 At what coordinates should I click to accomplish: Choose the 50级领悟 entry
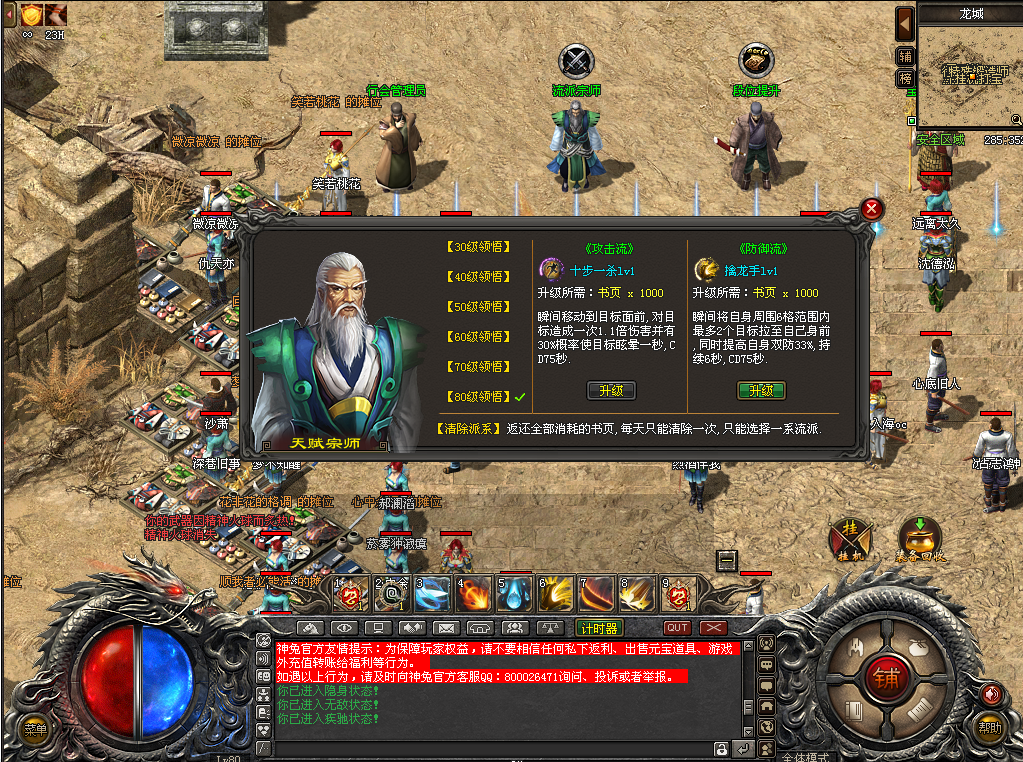pos(476,307)
